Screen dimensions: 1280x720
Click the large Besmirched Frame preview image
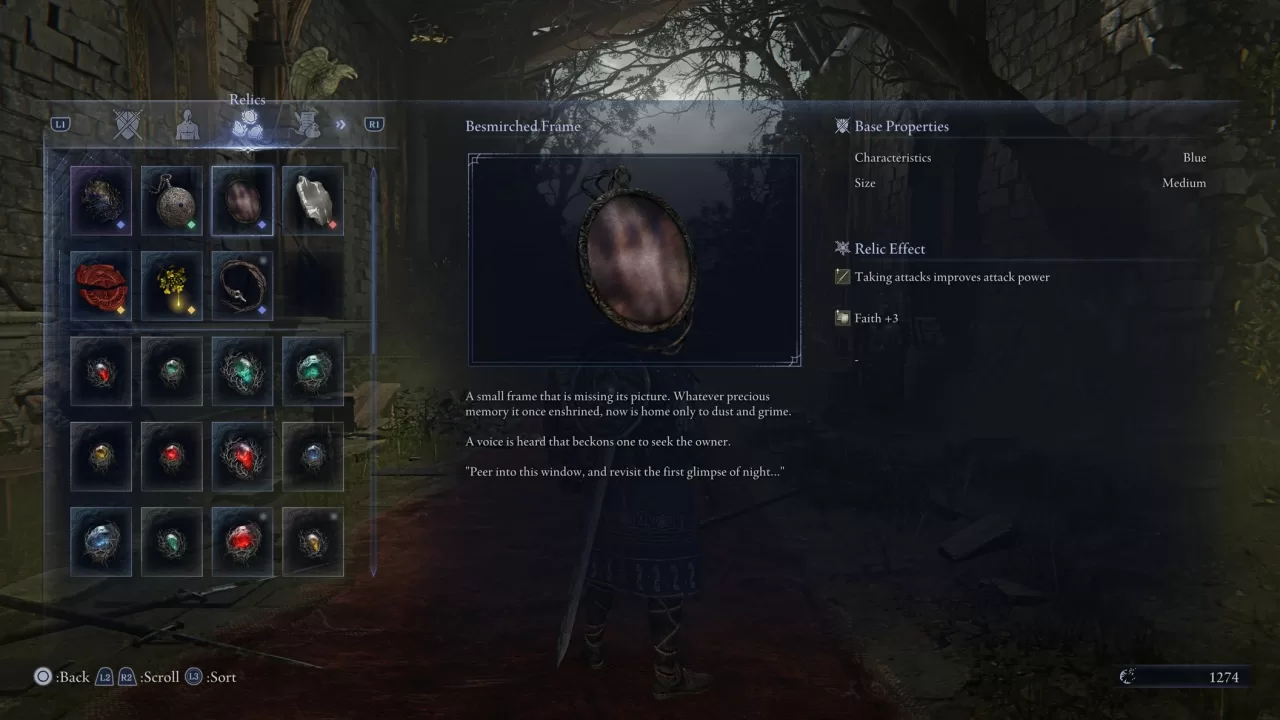[634, 258]
